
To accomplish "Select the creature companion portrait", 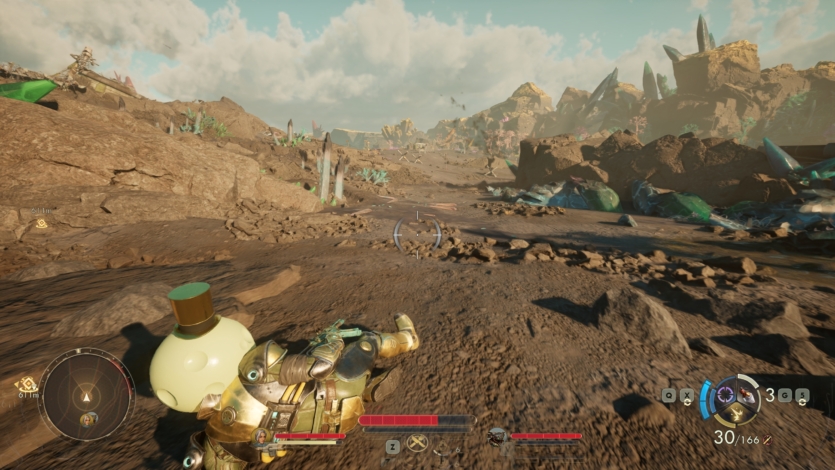I will click(x=498, y=436).
